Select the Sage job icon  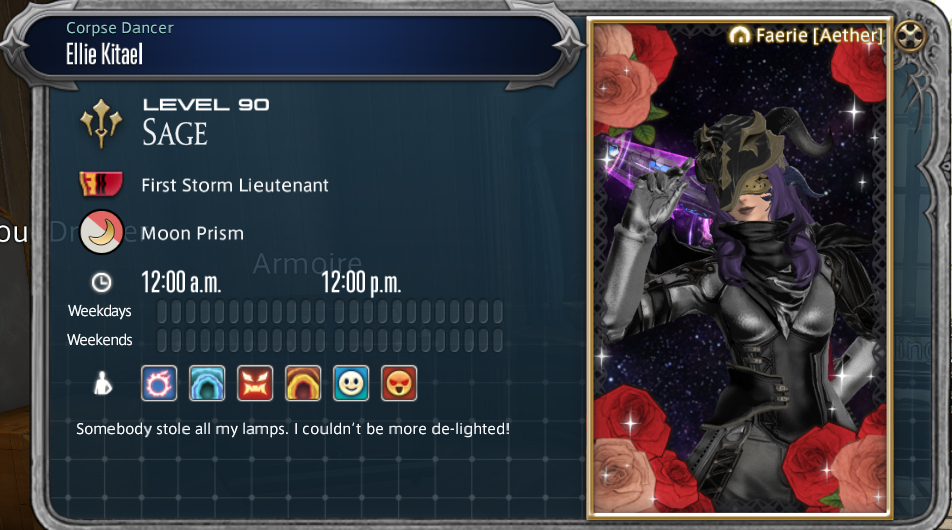click(x=102, y=122)
